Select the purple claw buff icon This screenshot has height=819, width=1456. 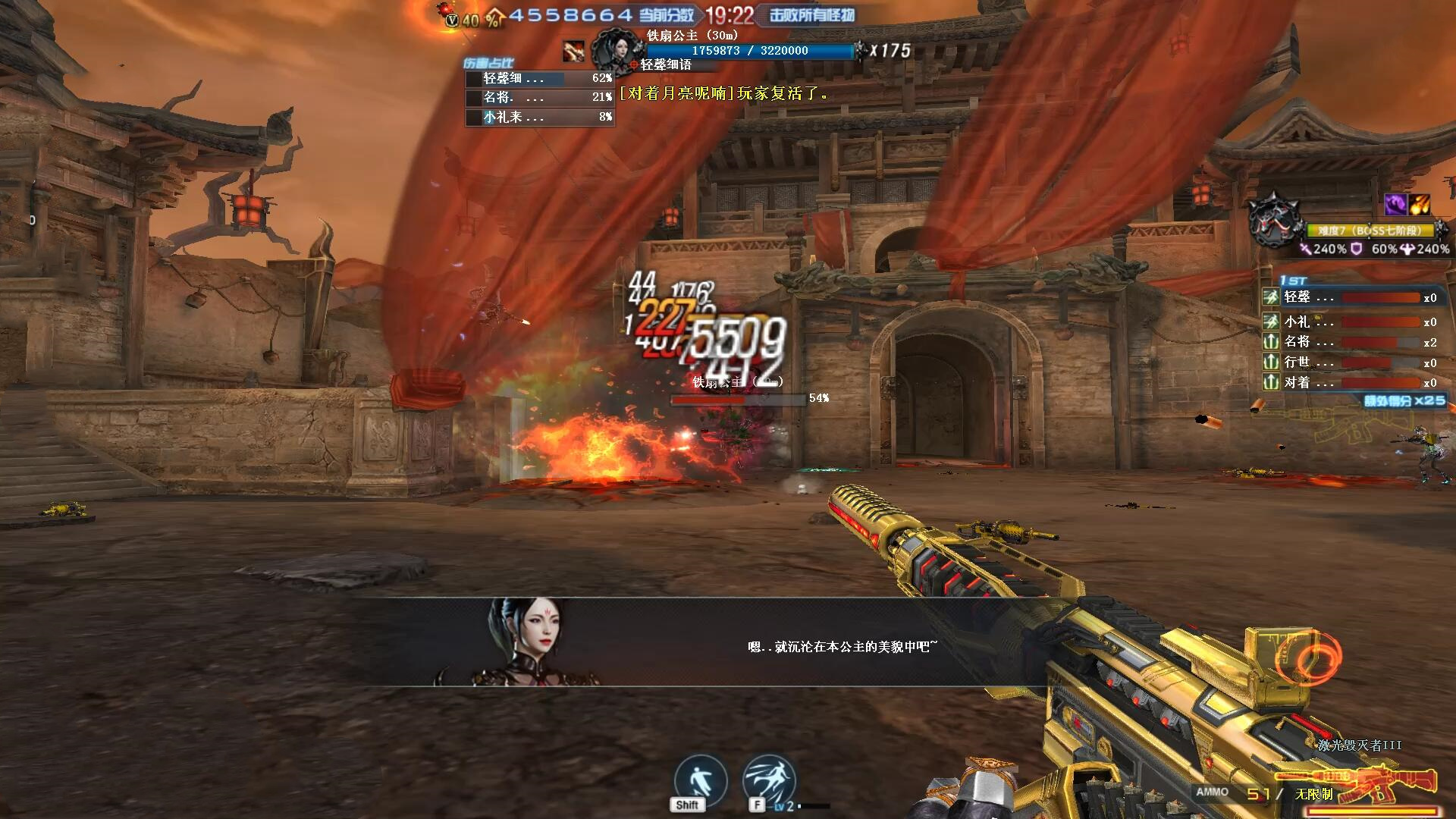click(x=1395, y=204)
